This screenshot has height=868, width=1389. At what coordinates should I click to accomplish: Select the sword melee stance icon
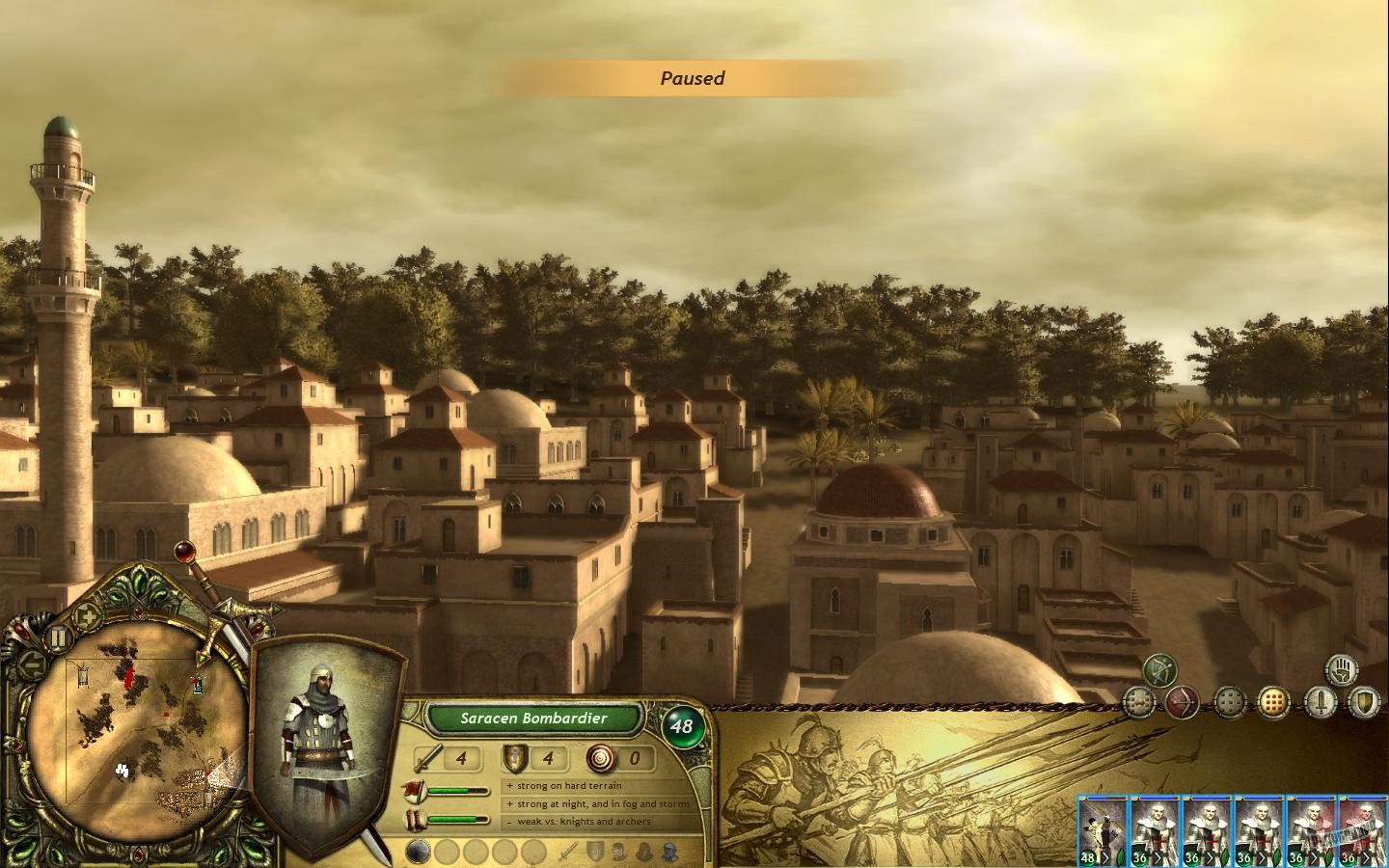click(x=1321, y=701)
